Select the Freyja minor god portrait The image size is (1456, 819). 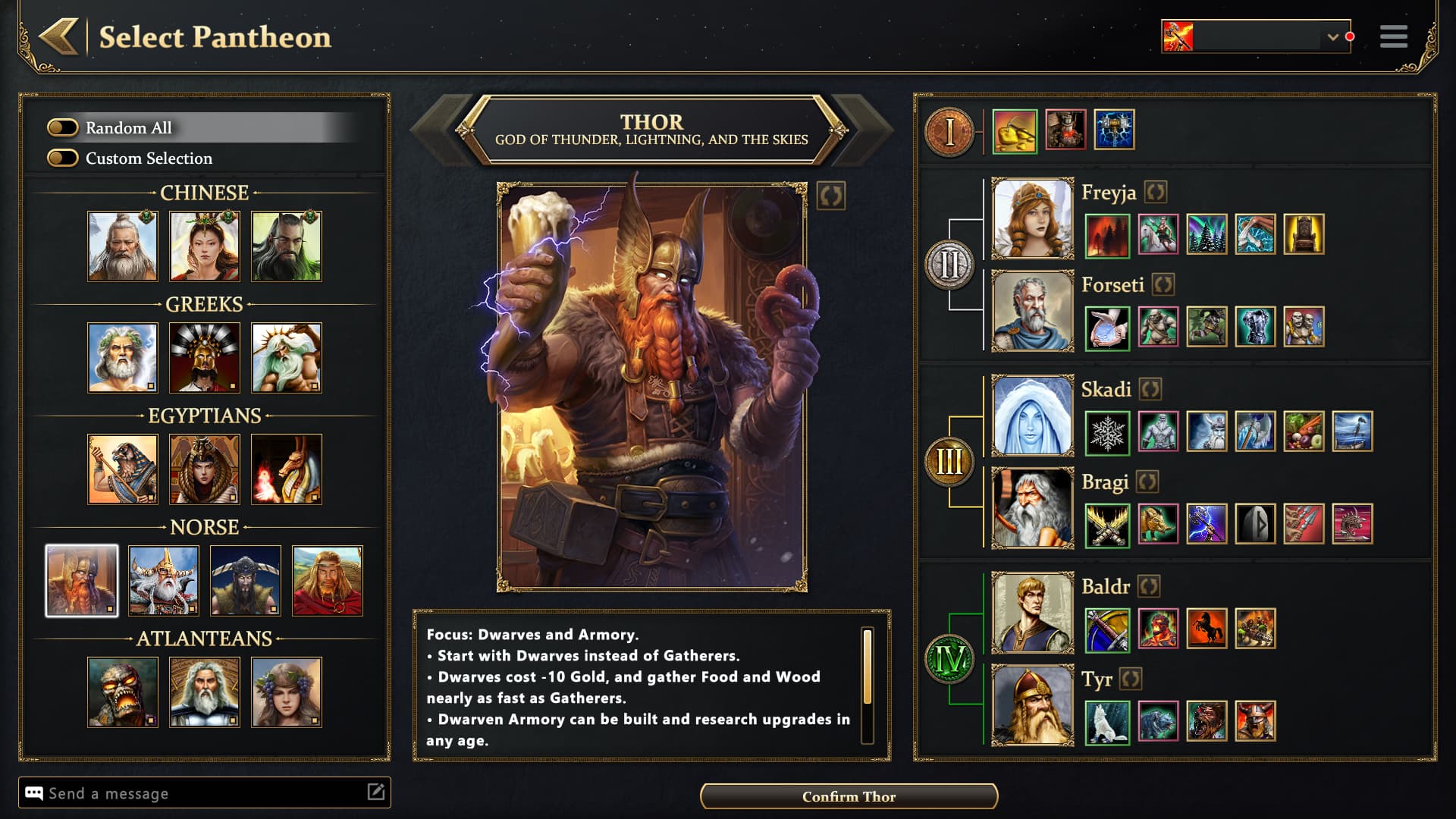(1032, 219)
